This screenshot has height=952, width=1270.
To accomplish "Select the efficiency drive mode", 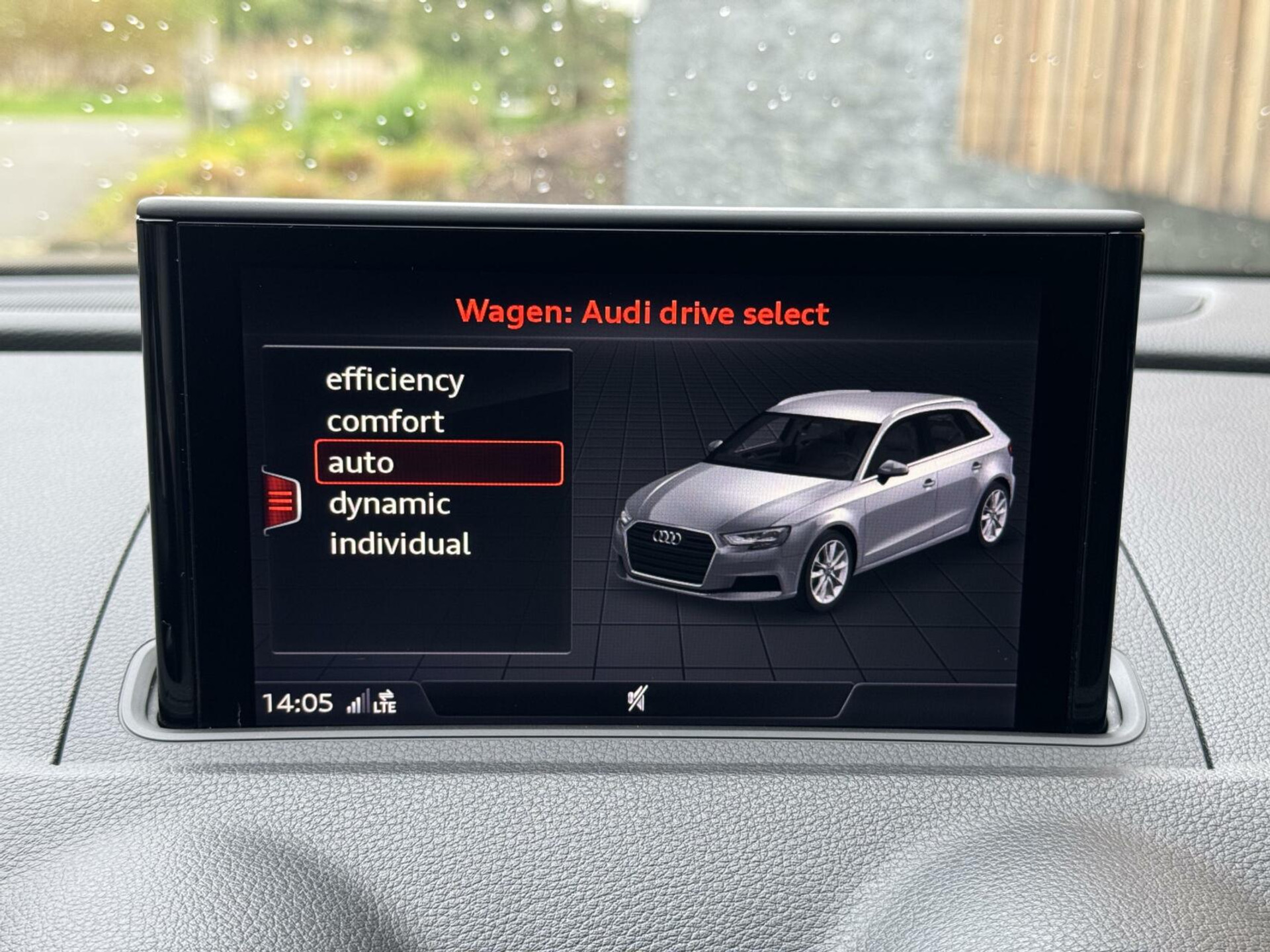I will pos(393,379).
